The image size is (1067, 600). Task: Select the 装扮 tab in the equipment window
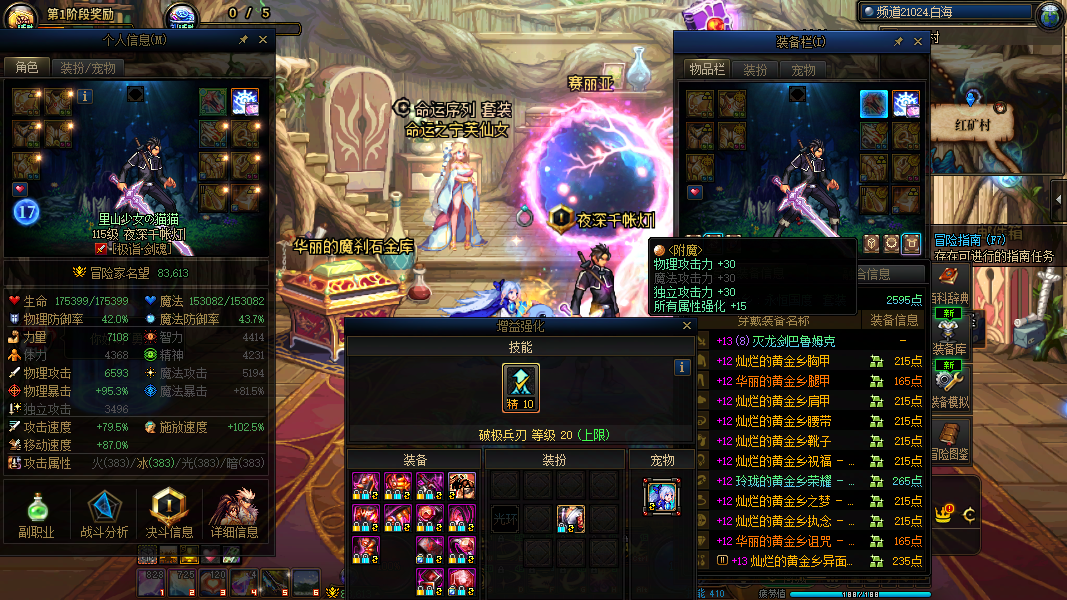tap(755, 70)
